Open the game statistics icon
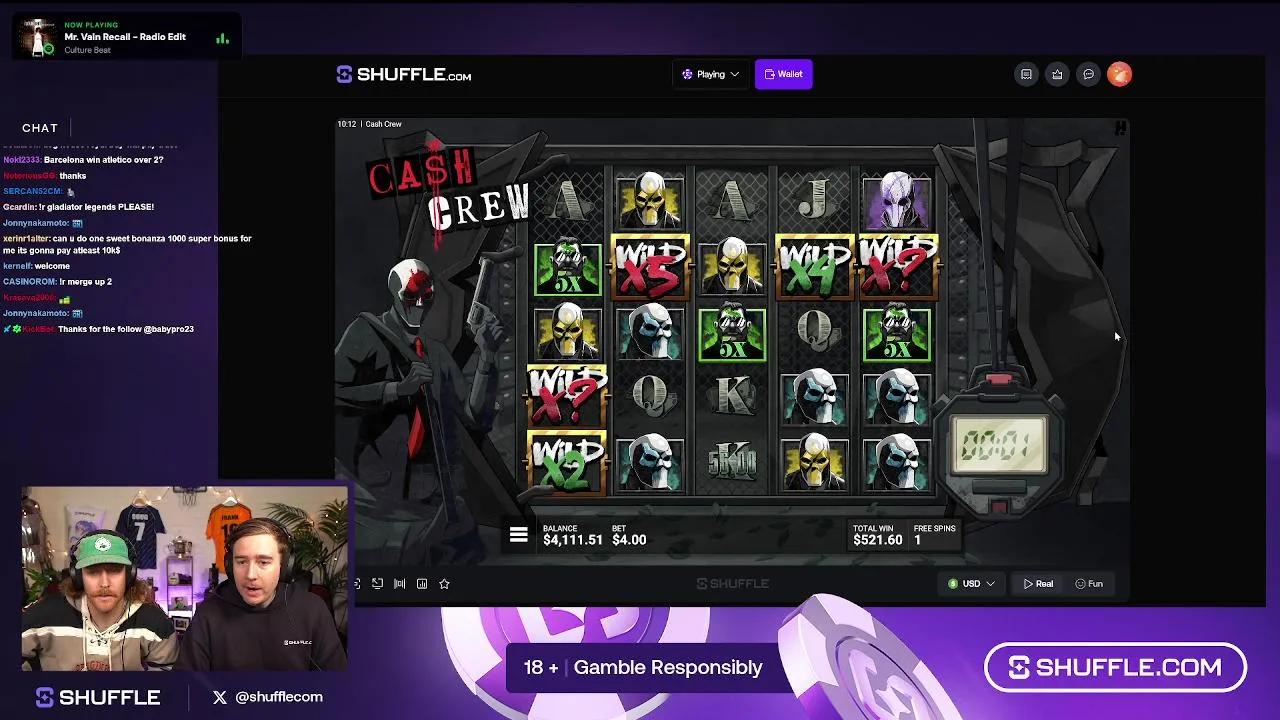This screenshot has width=1280, height=720. (421, 583)
